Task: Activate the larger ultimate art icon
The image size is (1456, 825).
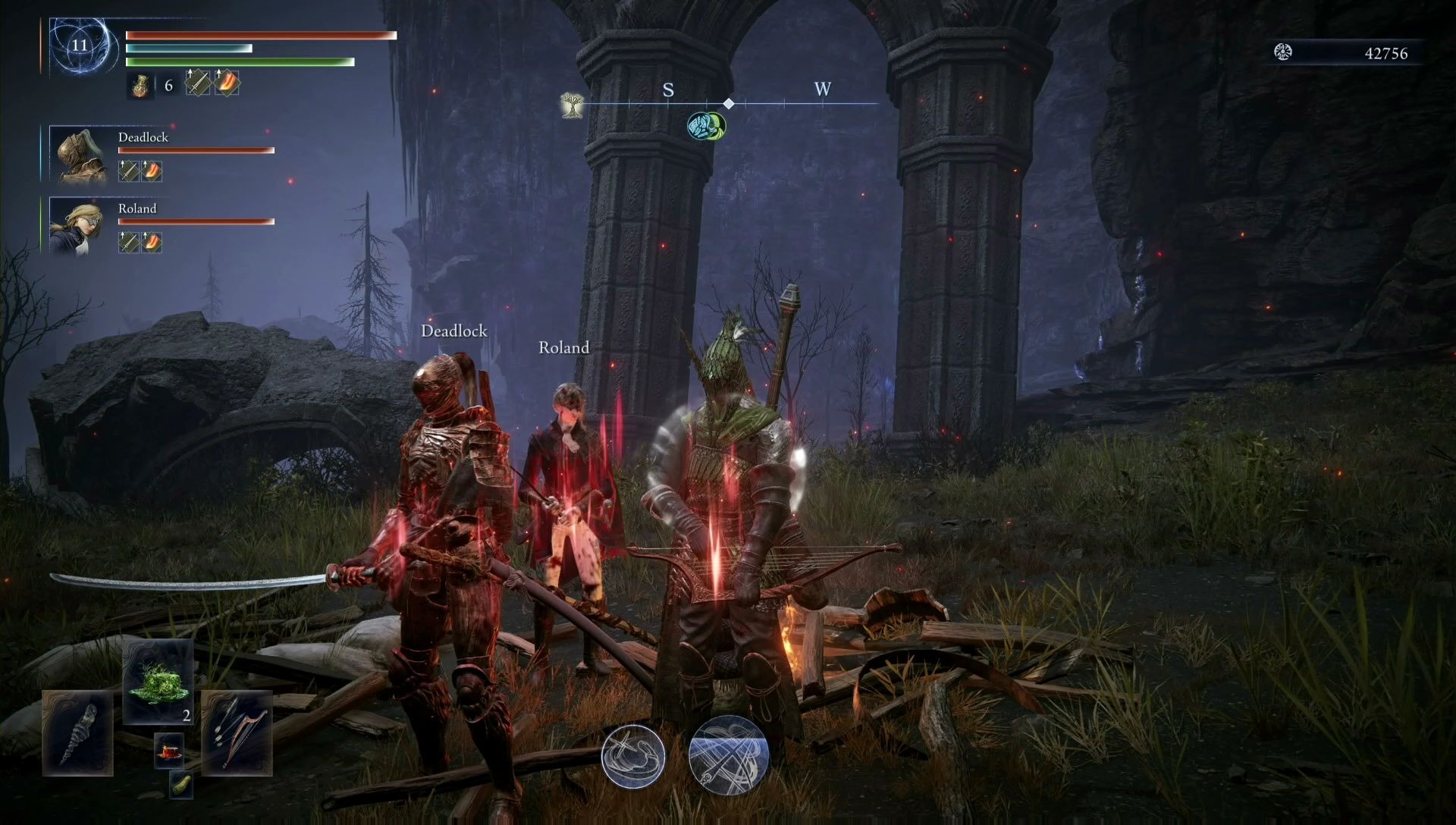Action: [729, 755]
